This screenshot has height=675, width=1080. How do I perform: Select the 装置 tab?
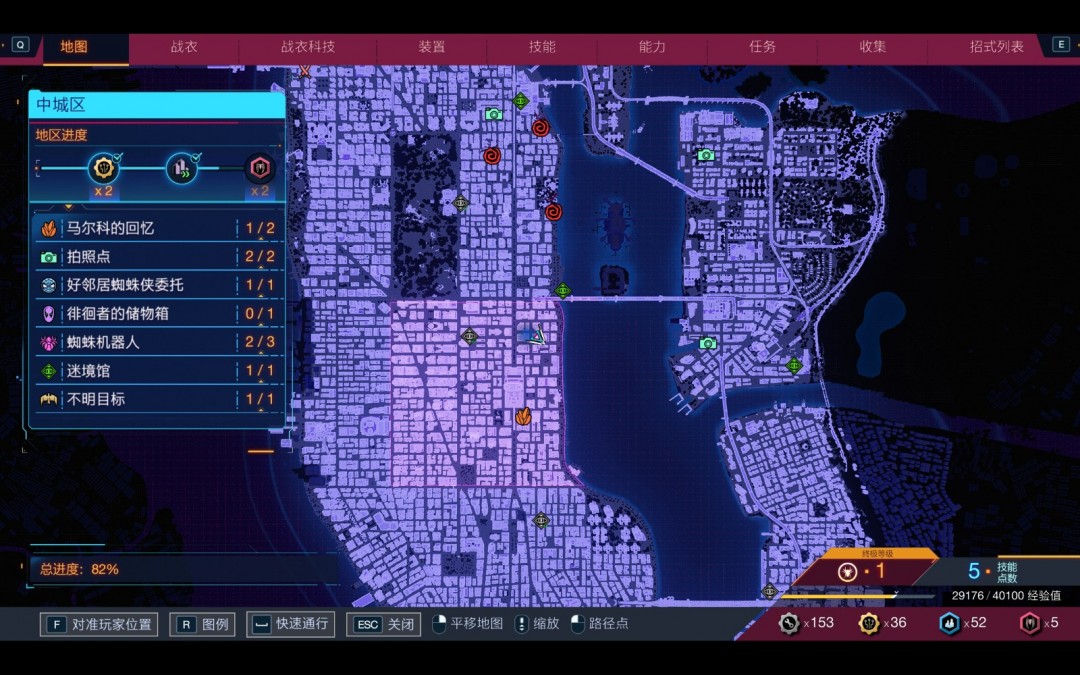point(432,47)
